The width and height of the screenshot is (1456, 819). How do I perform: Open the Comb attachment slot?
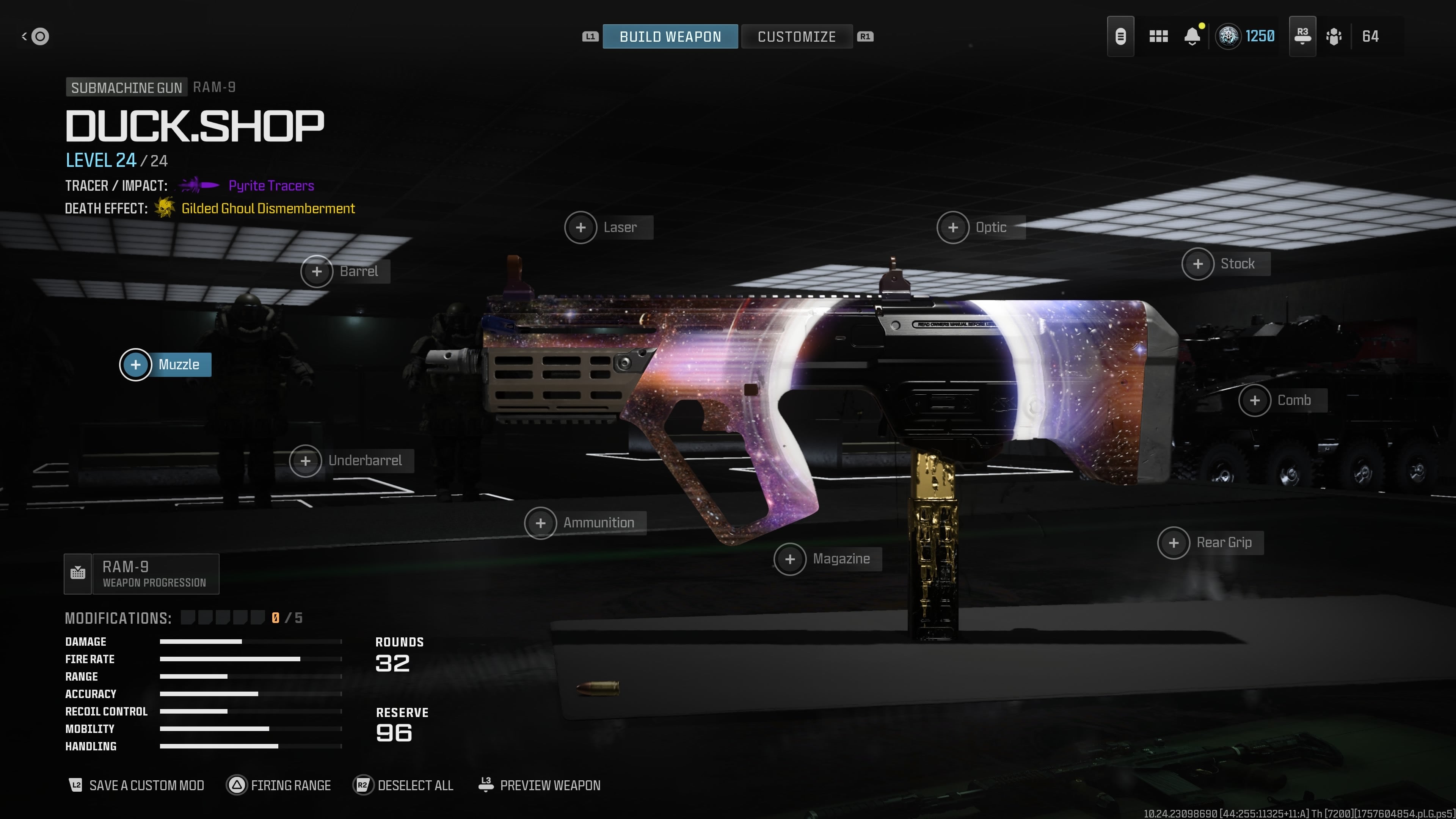pyautogui.click(x=1282, y=400)
